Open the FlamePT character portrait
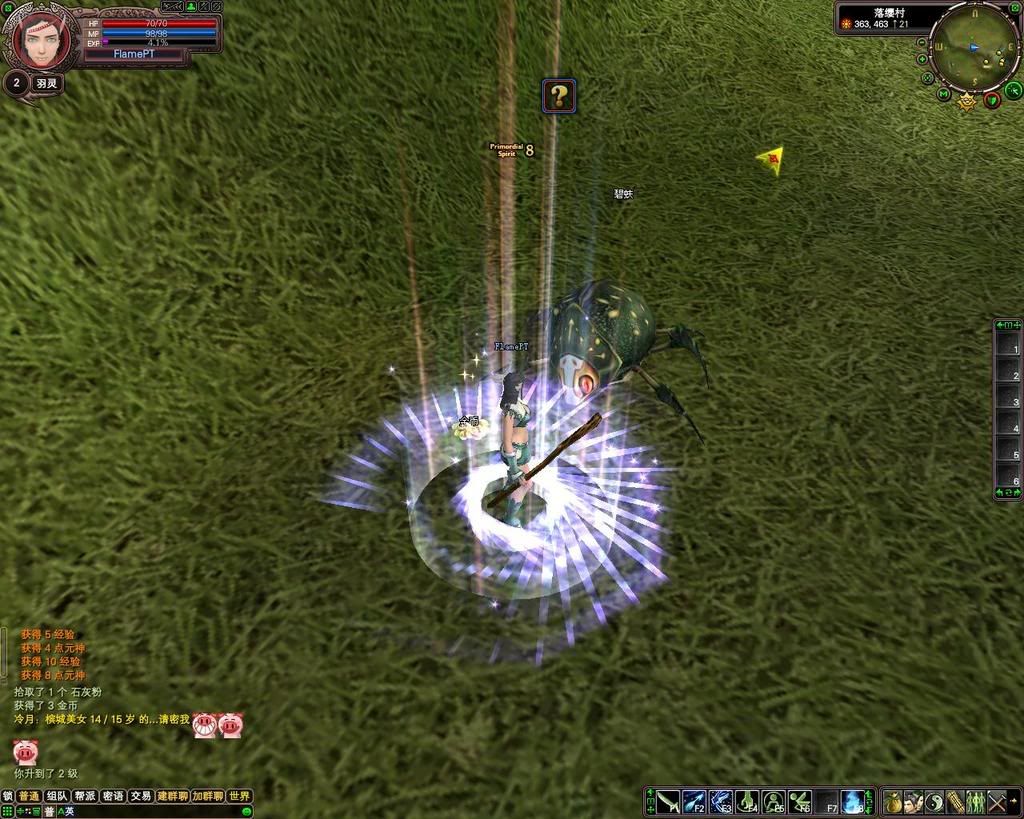This screenshot has height=819, width=1024. [x=40, y=40]
